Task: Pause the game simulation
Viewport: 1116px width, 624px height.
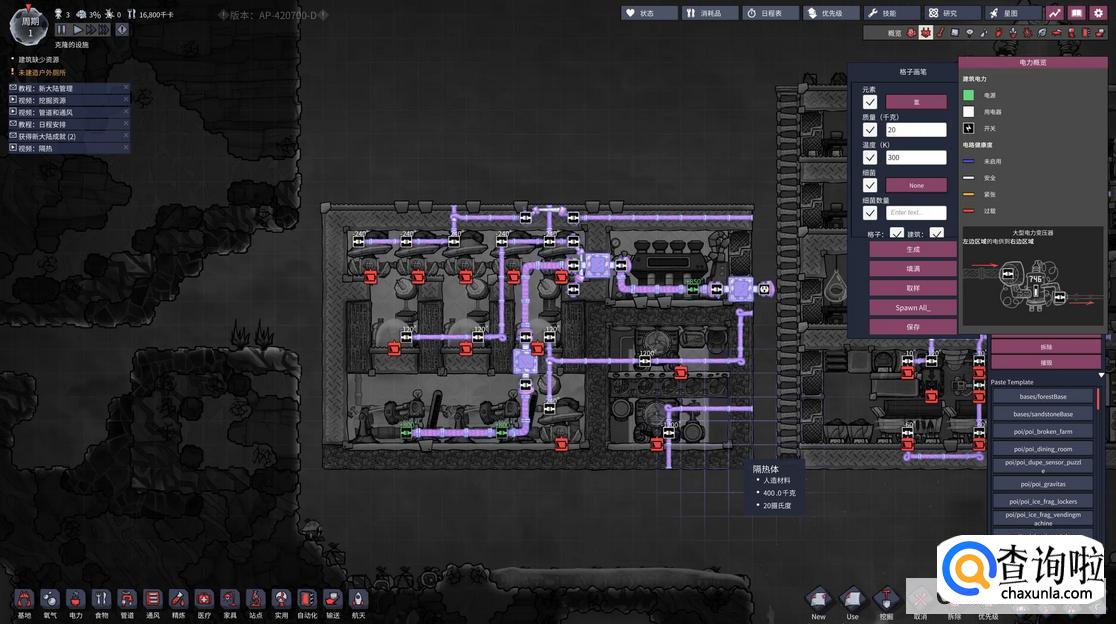Action: click(x=62, y=30)
